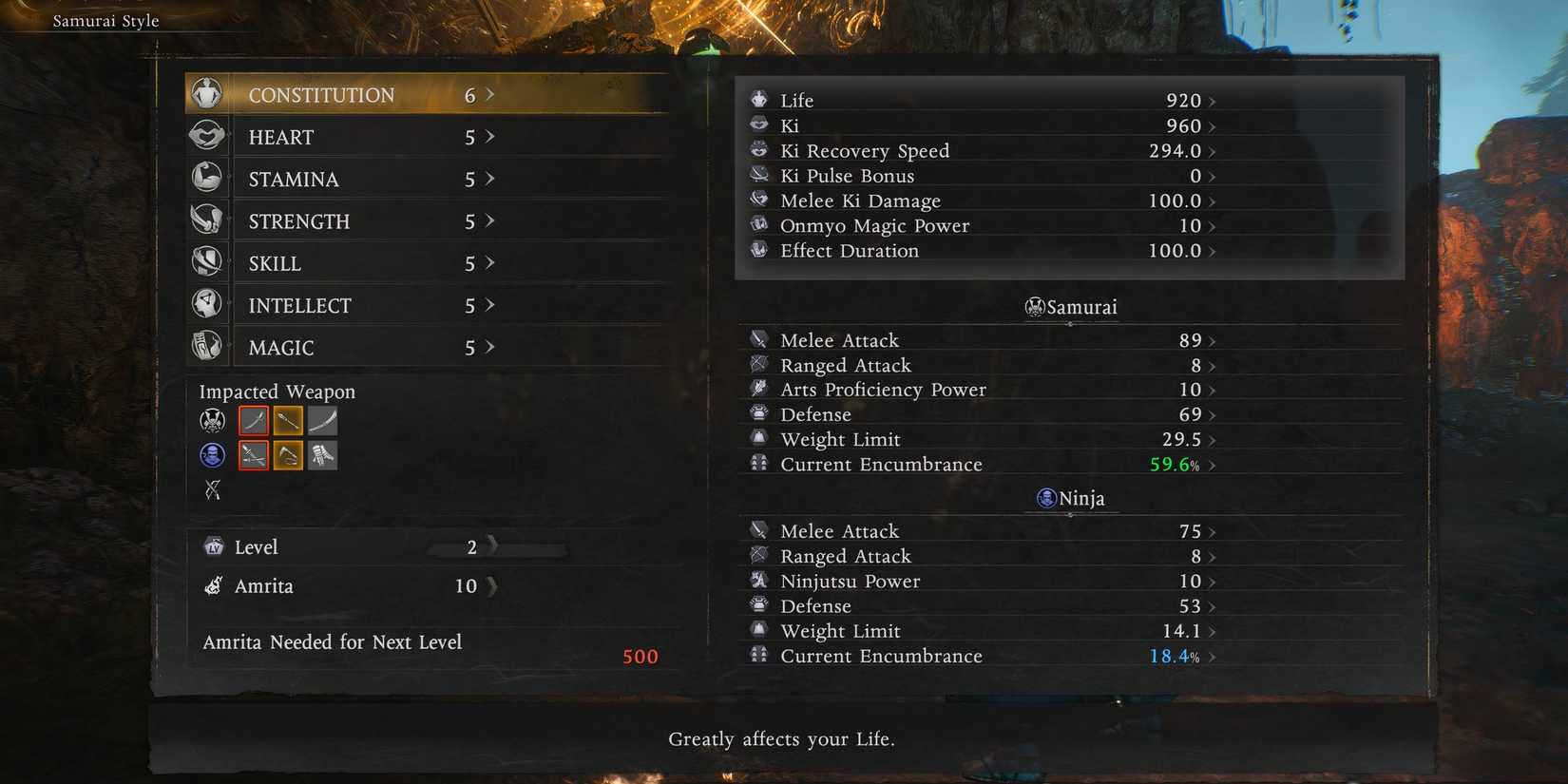
Task: Select the gold-highlighted spear weapon slot
Action: point(288,420)
